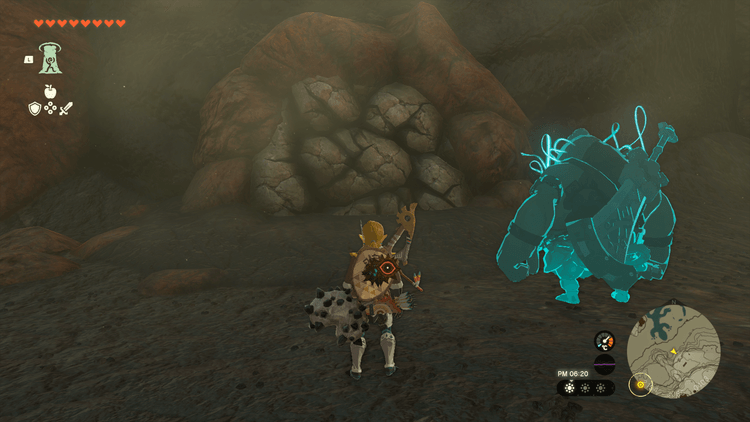
Task: Select the weather forecast strip
Action: (x=586, y=388)
